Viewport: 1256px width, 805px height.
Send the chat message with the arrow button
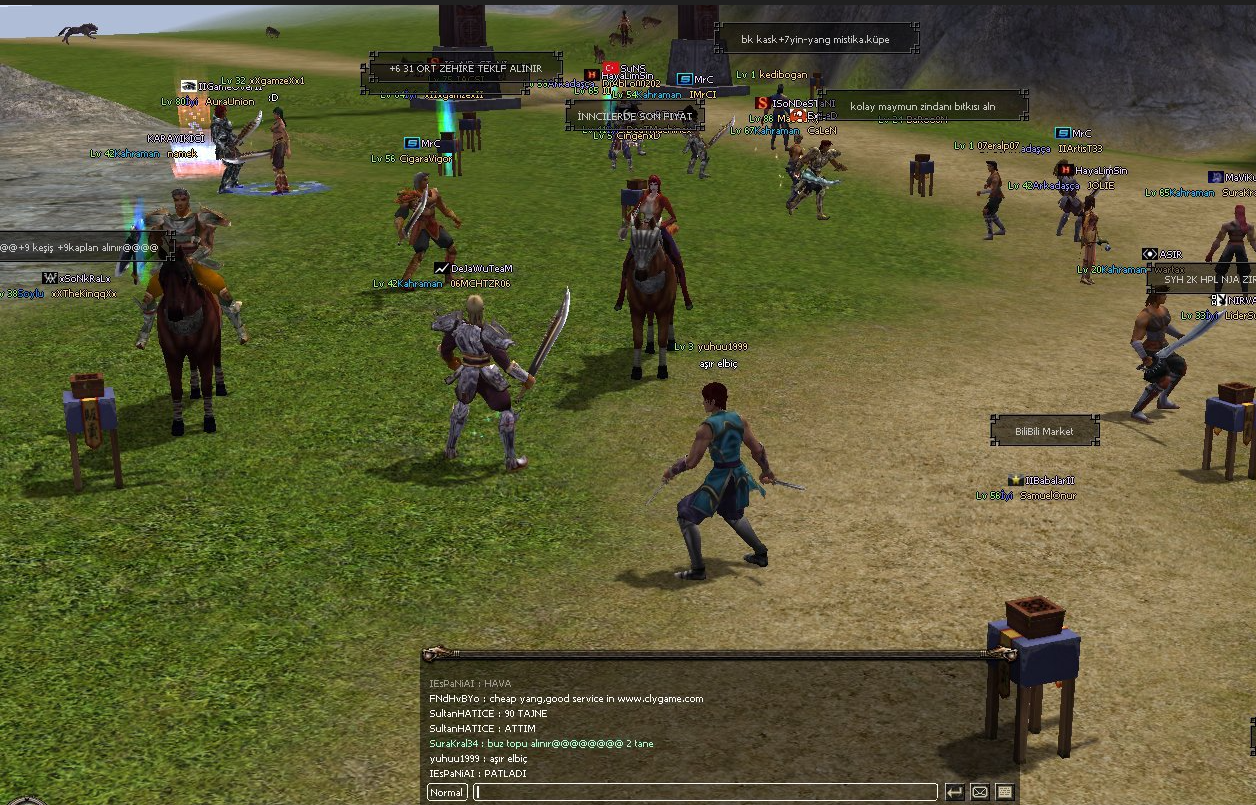tap(955, 792)
